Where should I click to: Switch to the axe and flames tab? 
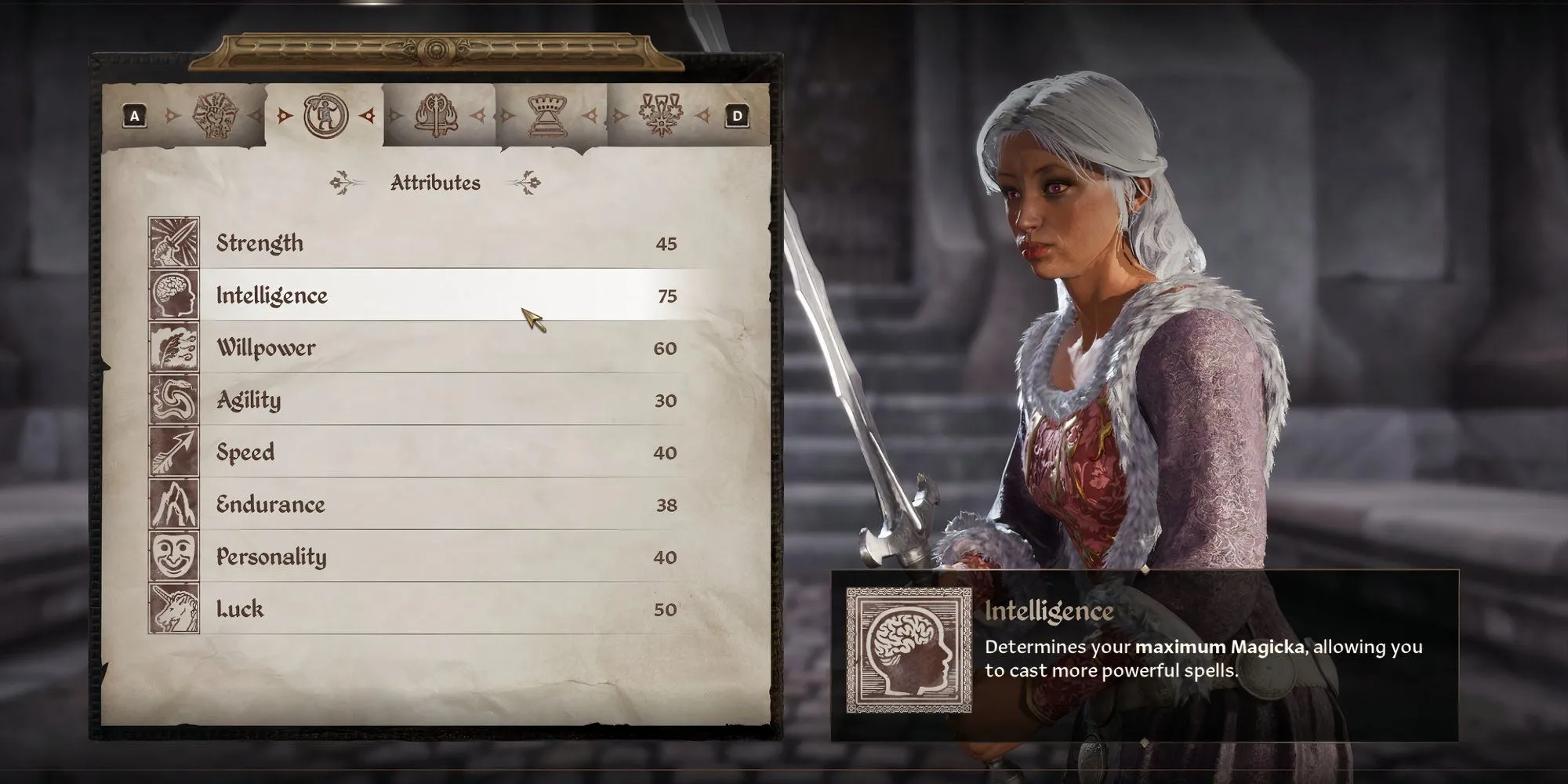click(437, 116)
